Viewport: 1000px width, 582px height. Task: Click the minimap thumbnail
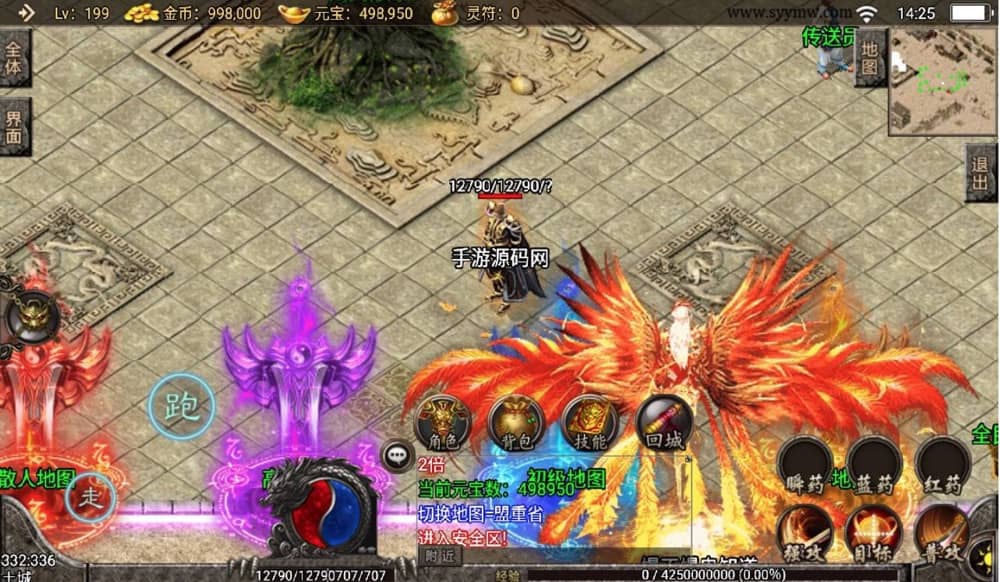[x=942, y=82]
